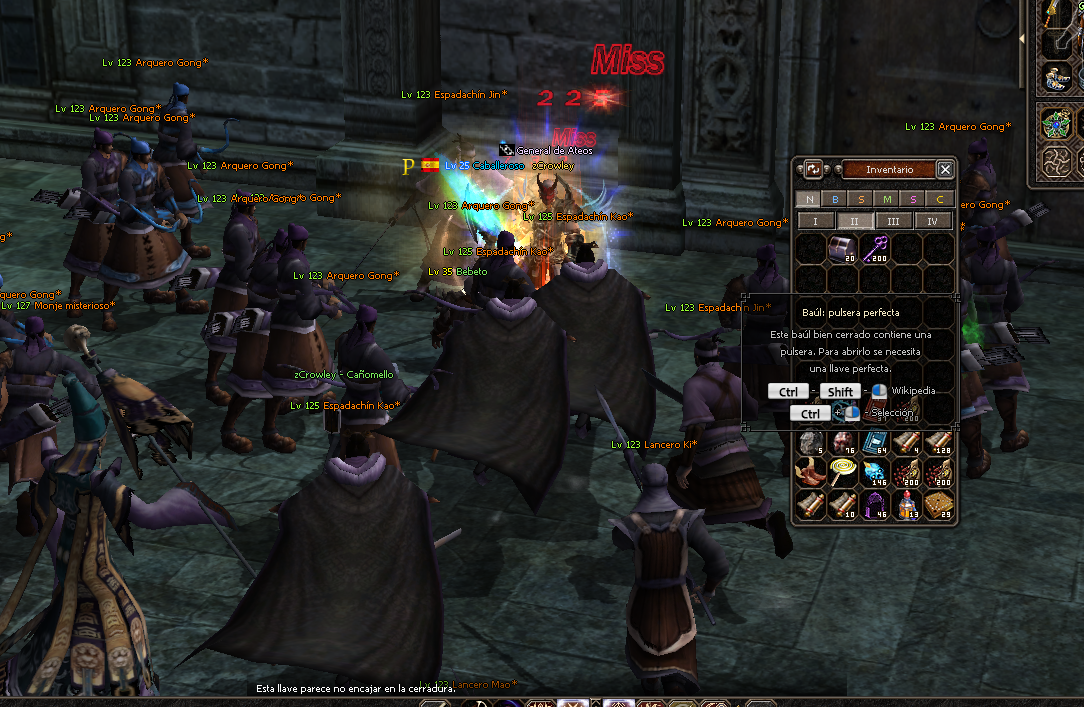The height and width of the screenshot is (707, 1084).
Task: Select the yellow C inventory tab
Action: [x=940, y=199]
